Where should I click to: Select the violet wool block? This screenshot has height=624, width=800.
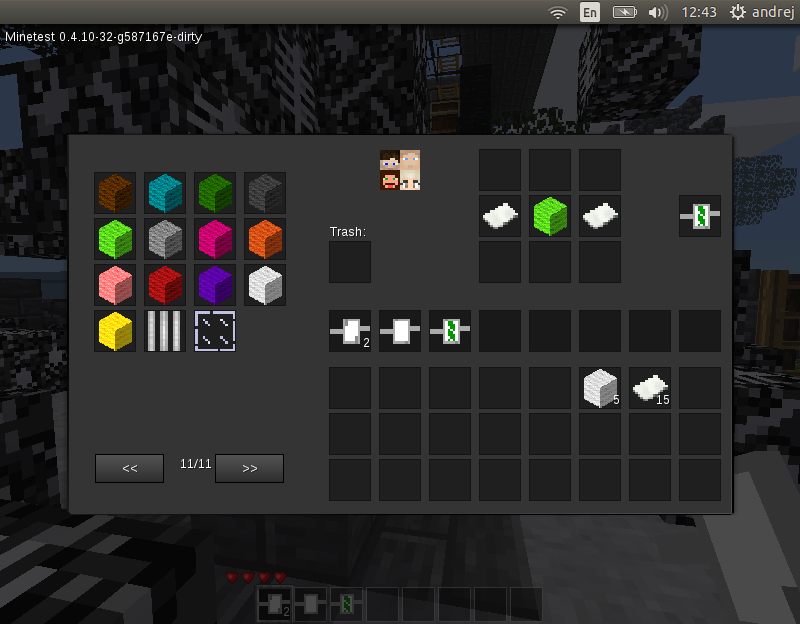[x=215, y=284]
